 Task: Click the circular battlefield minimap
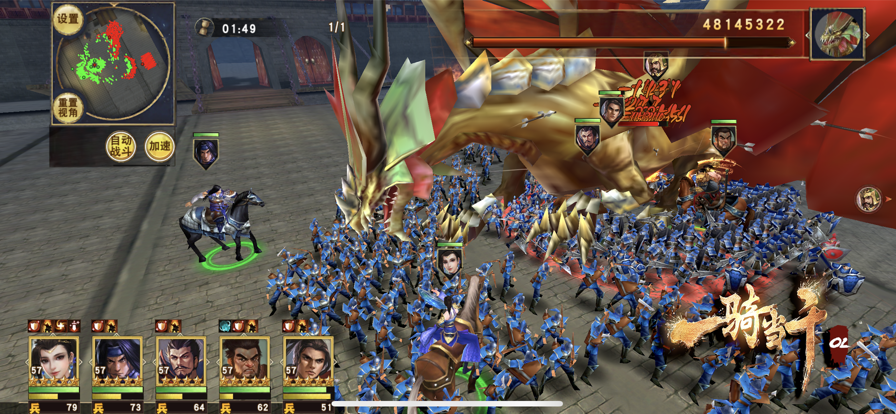click(x=112, y=58)
